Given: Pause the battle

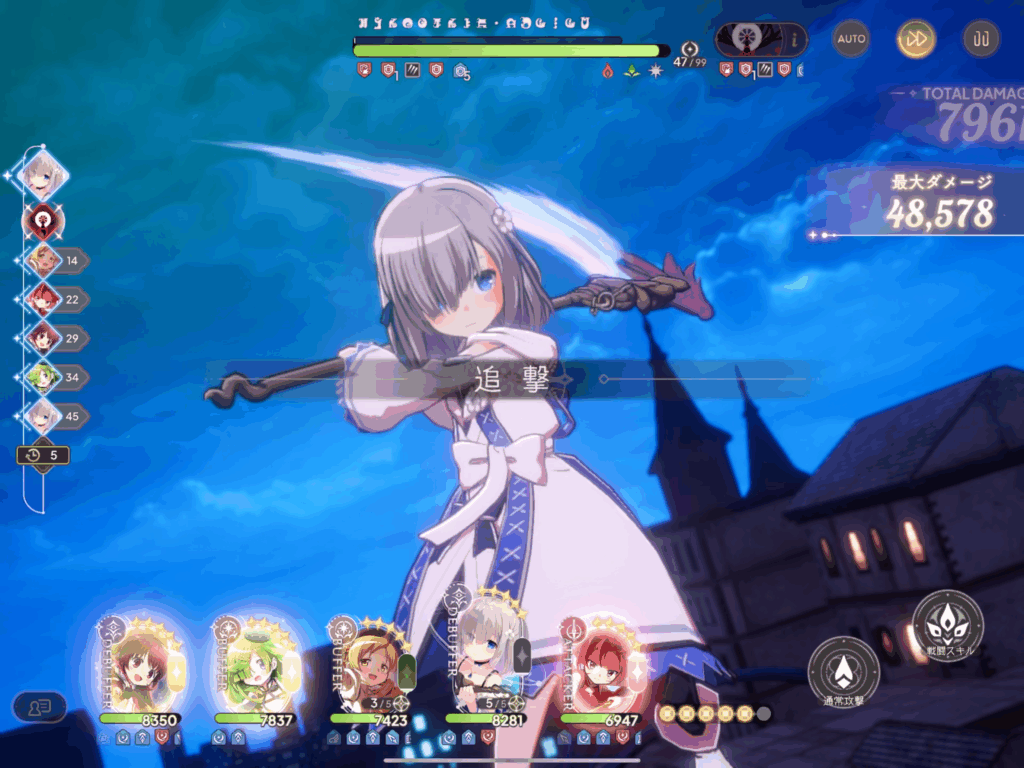Looking at the screenshot, I should click(981, 39).
